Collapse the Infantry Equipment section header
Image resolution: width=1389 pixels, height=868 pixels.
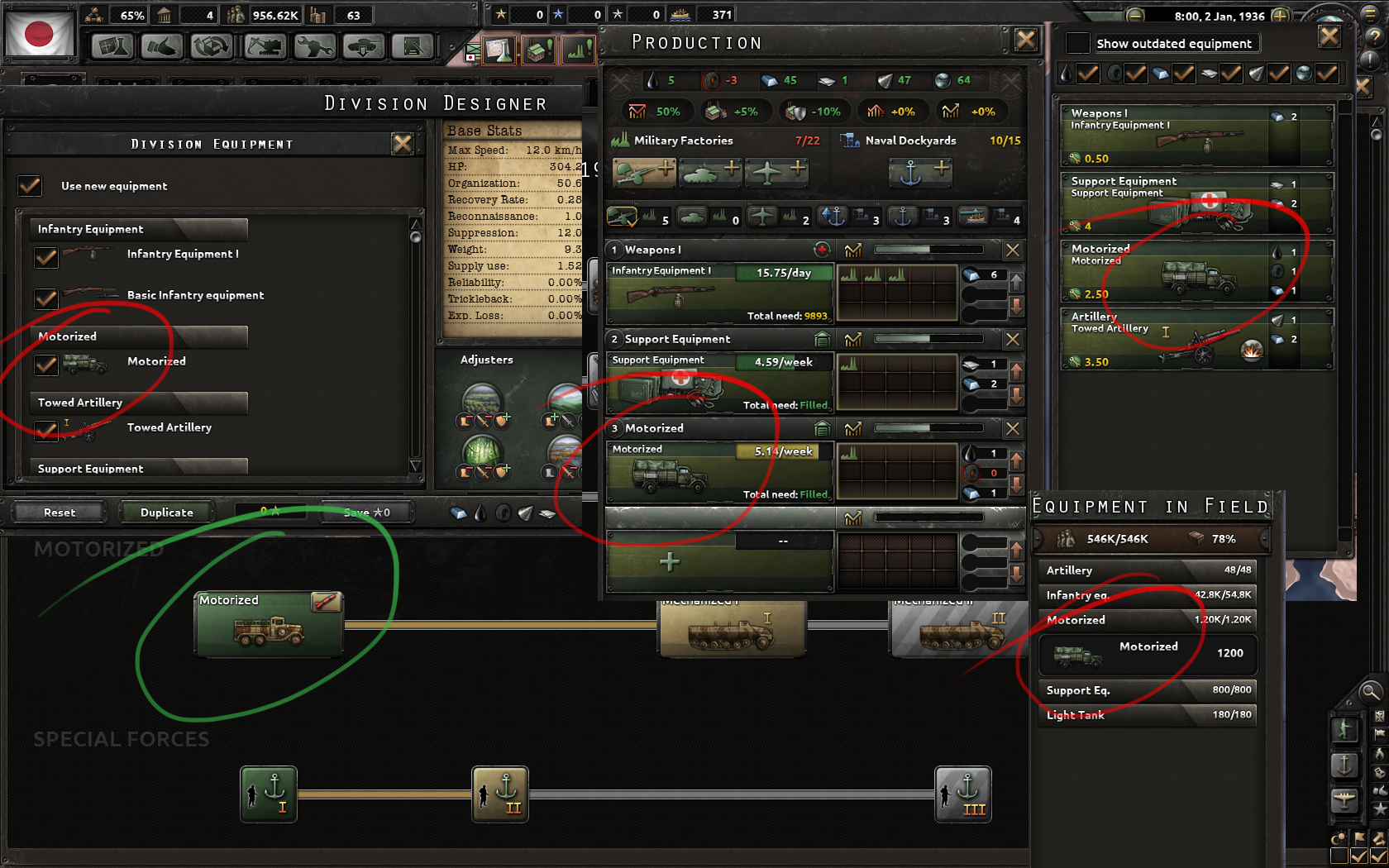[x=136, y=229]
